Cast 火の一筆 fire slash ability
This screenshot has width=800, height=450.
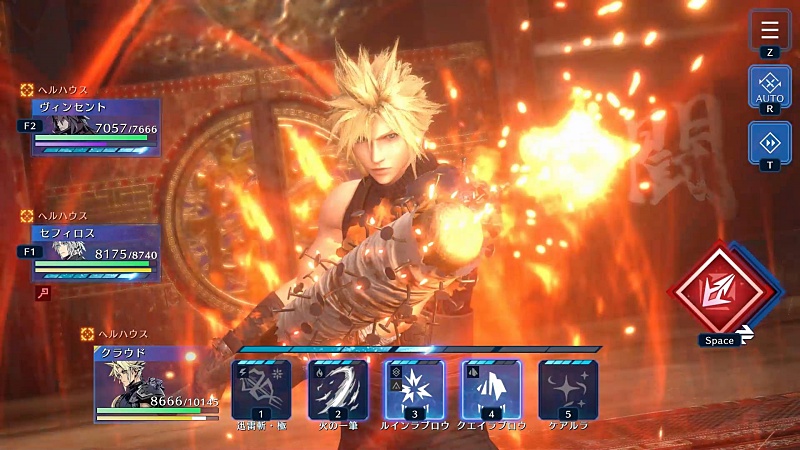[x=338, y=388]
